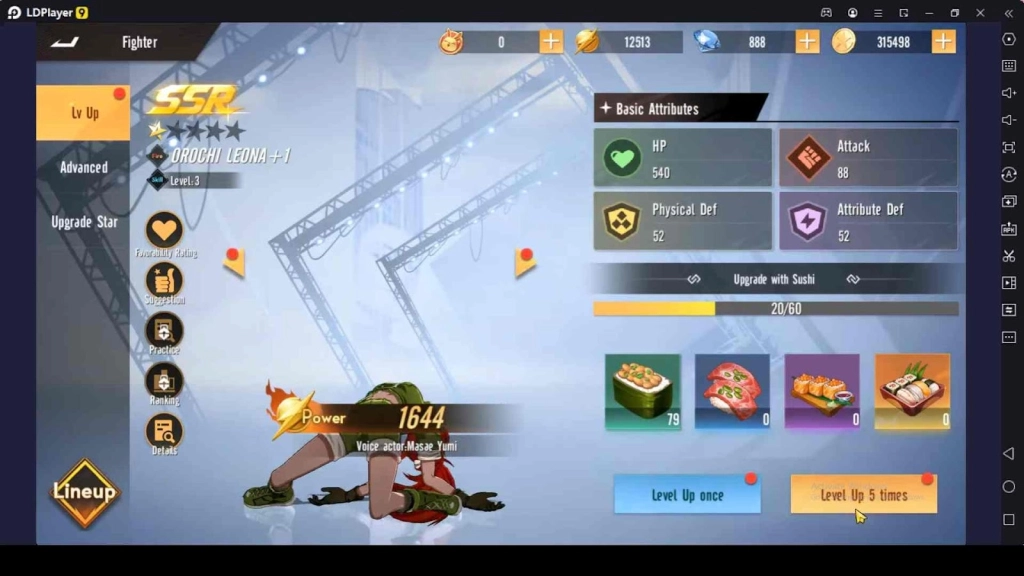
Task: Add more blue diamonds with plus button
Action: tap(807, 41)
